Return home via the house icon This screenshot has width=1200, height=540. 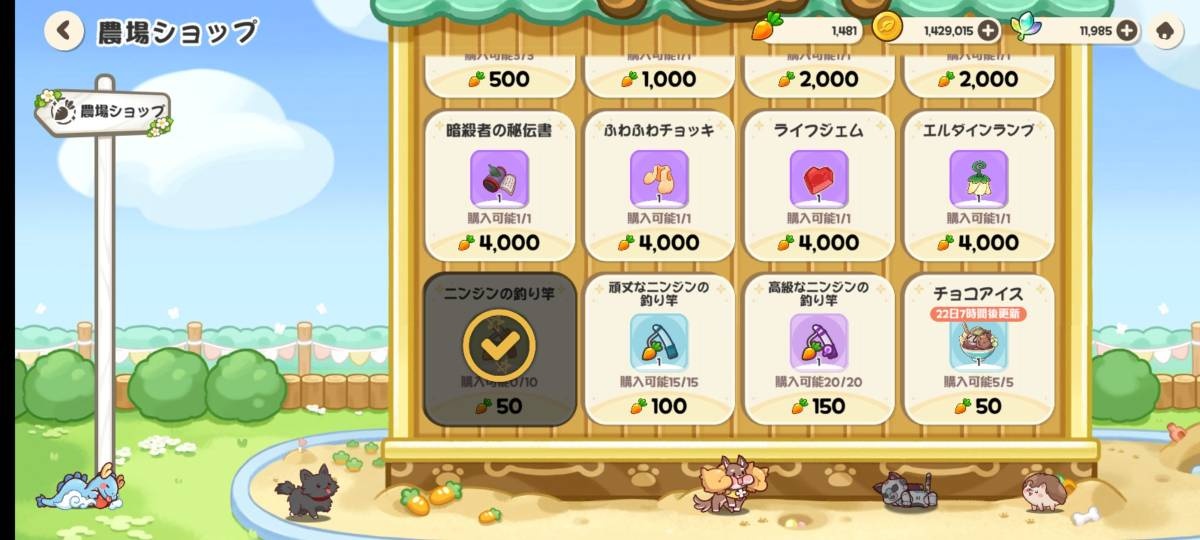point(1164,31)
